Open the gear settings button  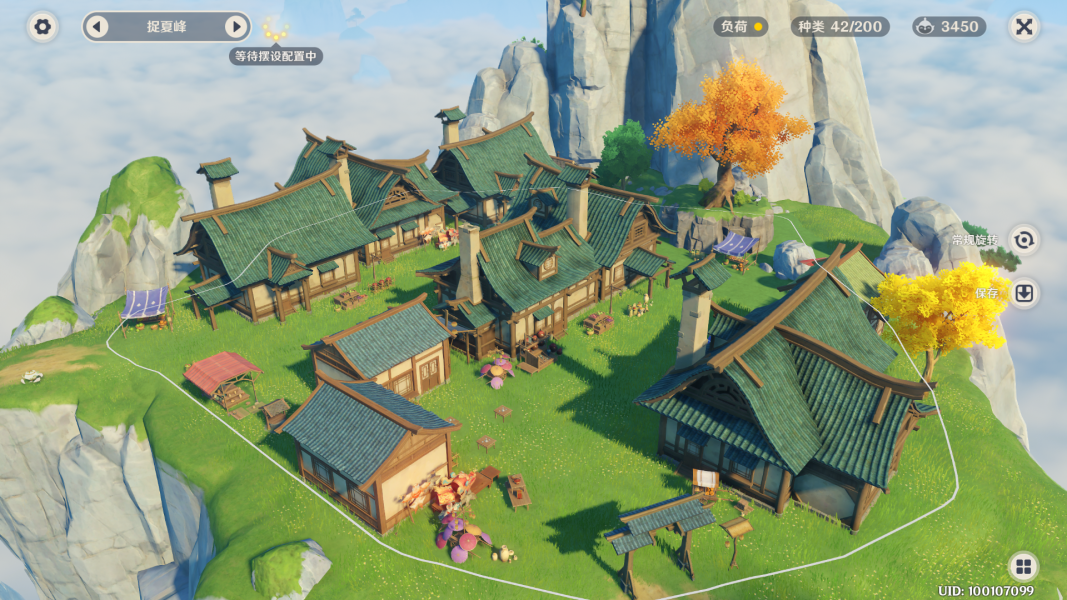(x=42, y=27)
